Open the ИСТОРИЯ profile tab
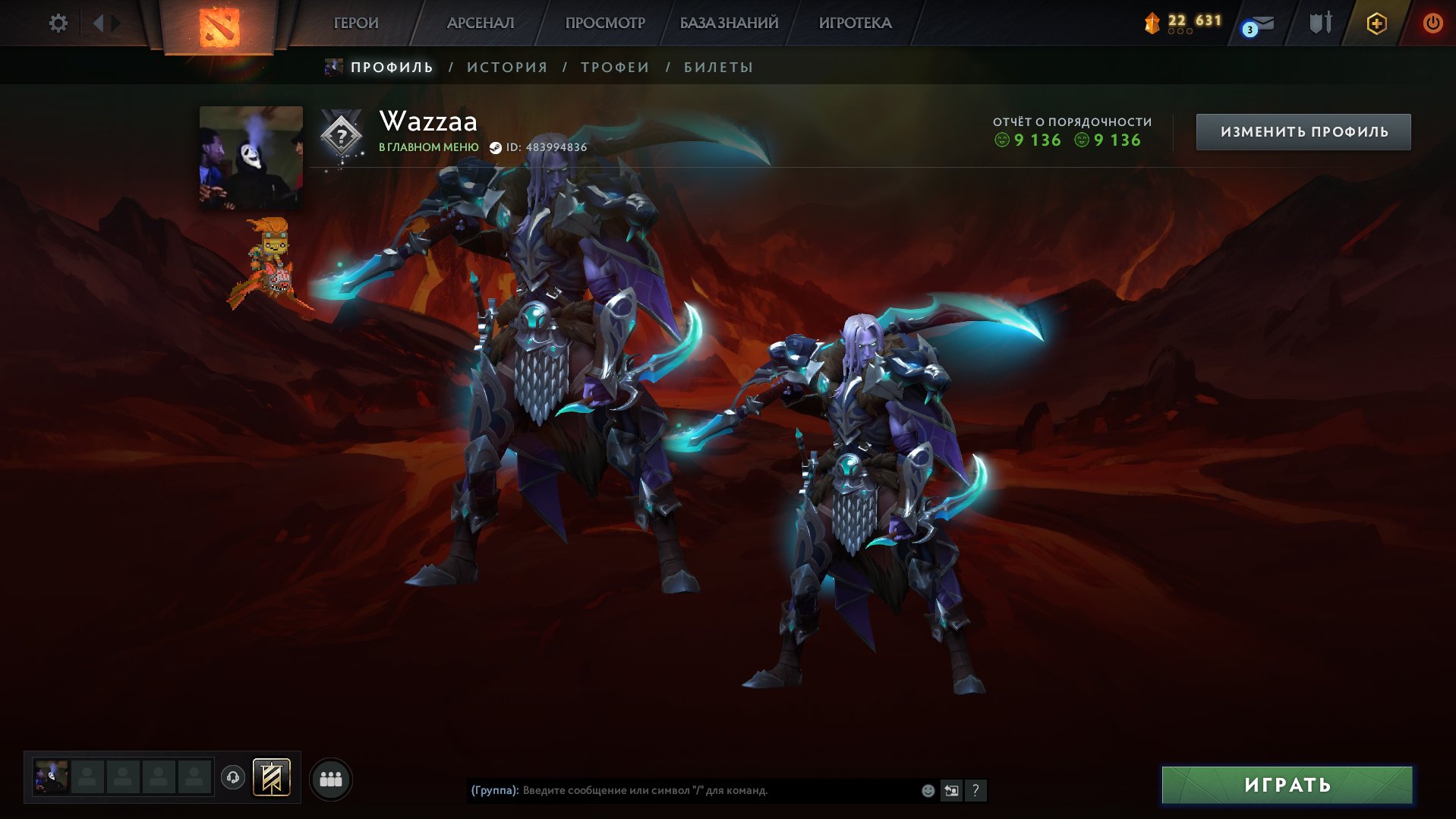 click(x=507, y=67)
